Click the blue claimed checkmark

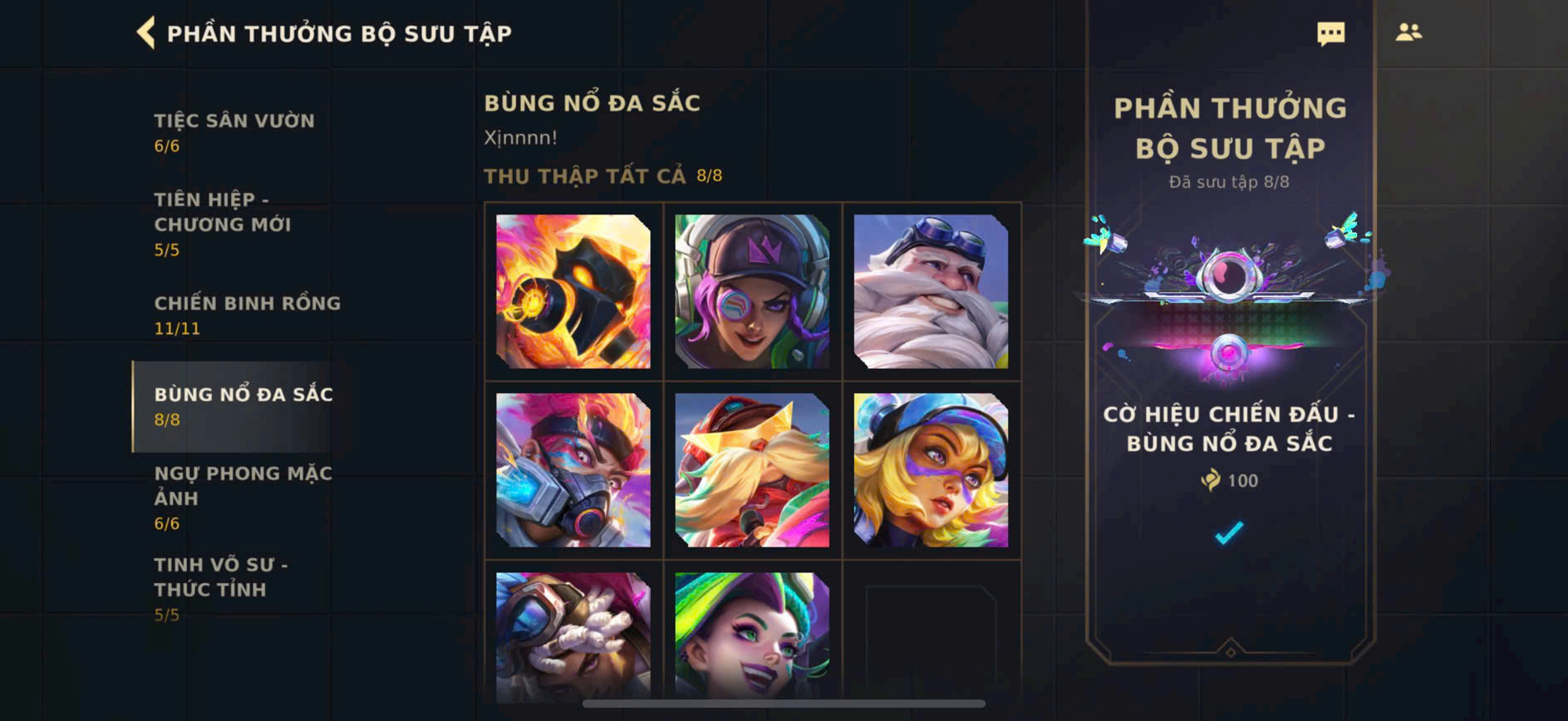pos(1229,532)
